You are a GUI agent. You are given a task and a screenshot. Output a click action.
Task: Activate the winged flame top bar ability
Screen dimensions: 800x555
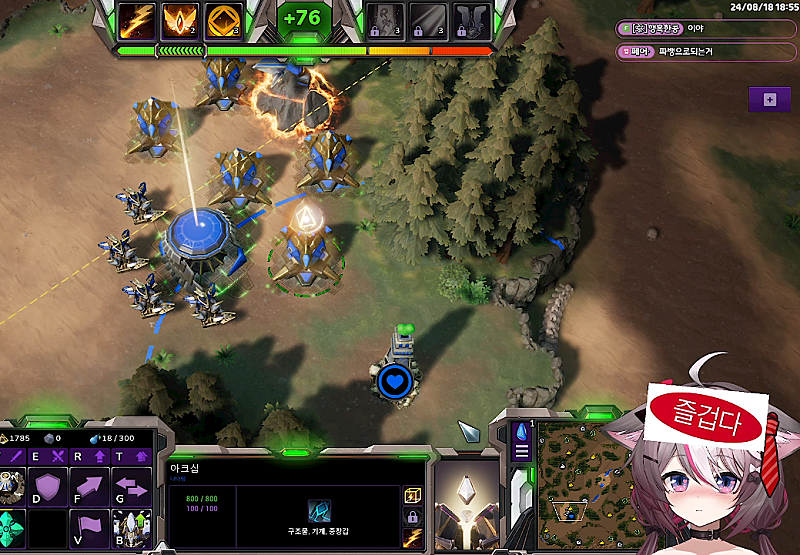[x=181, y=21]
